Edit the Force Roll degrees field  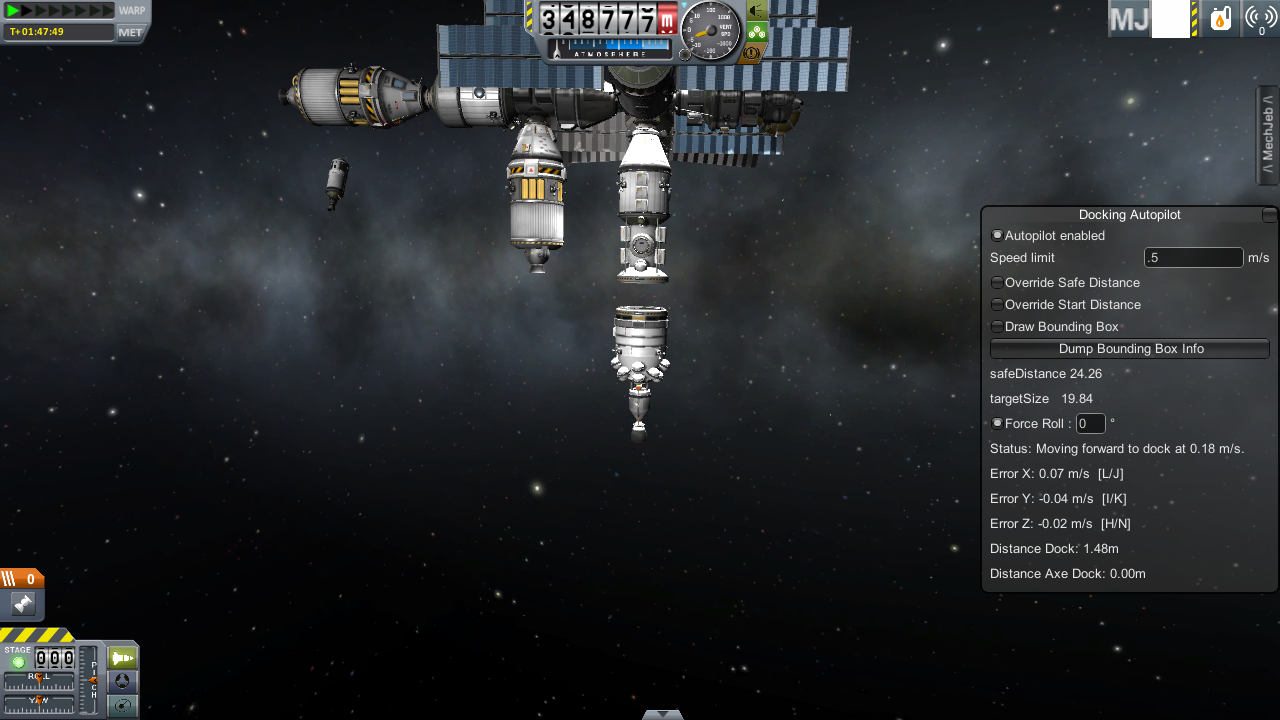coord(1090,424)
